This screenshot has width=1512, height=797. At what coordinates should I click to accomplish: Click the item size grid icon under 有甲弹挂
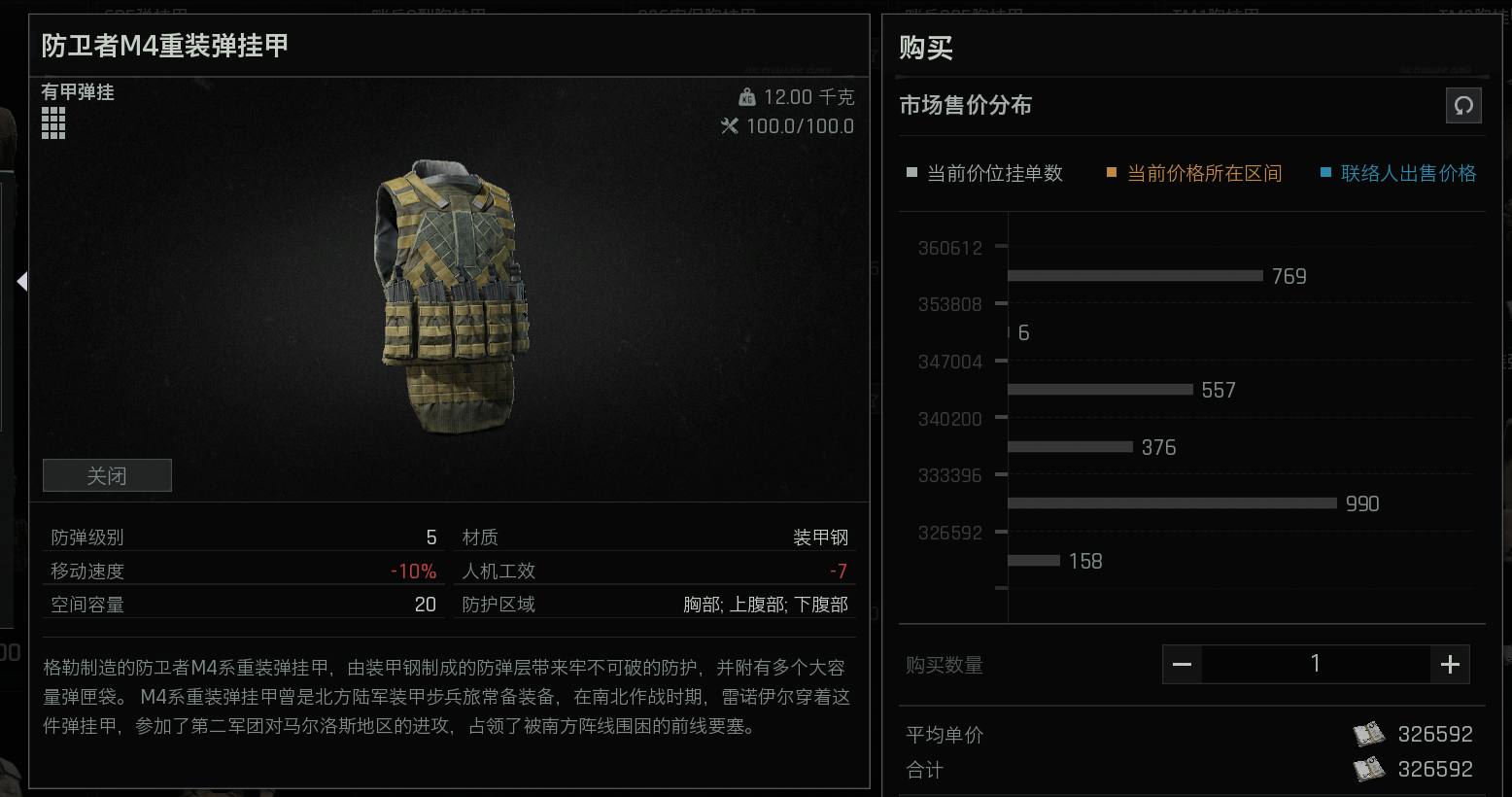tap(53, 122)
